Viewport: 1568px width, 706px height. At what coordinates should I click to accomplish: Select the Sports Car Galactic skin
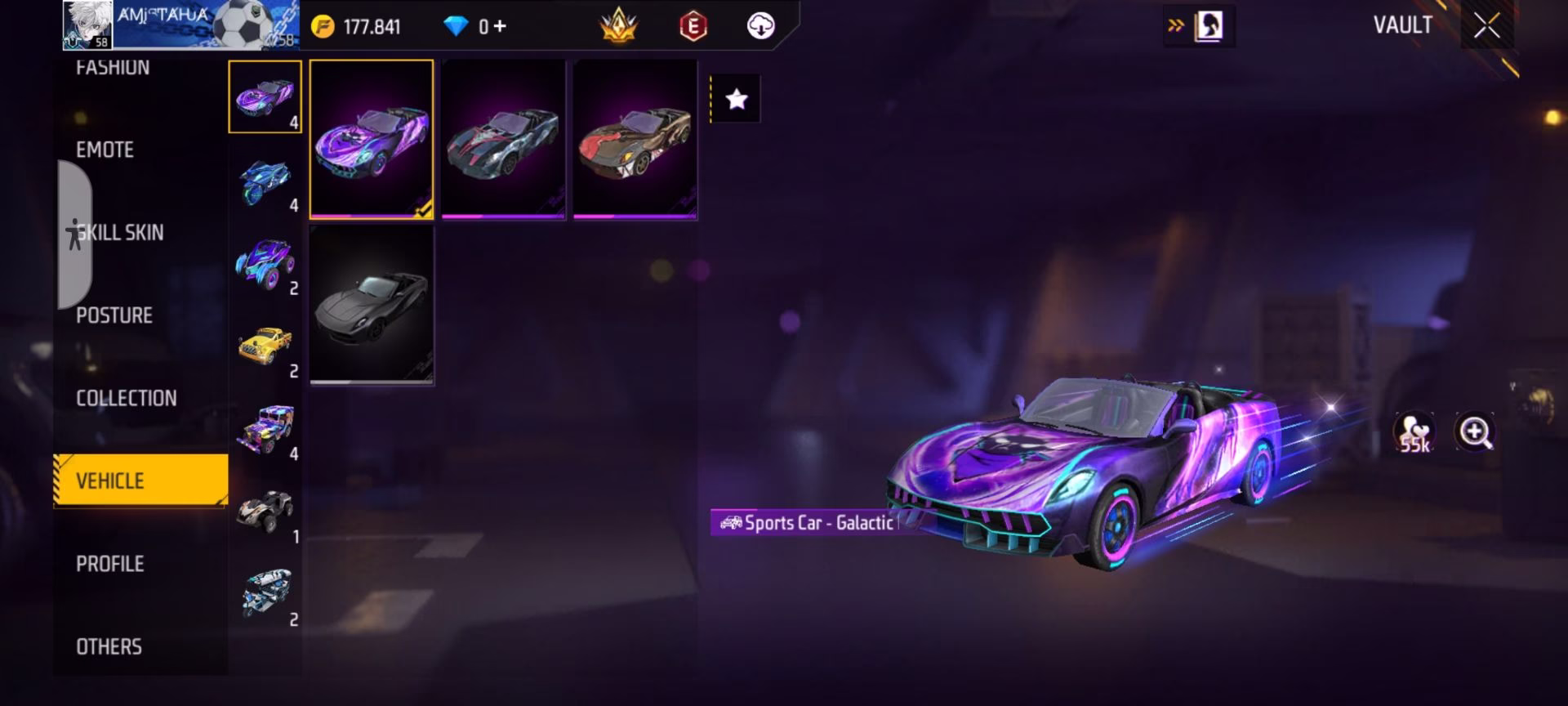coord(372,139)
